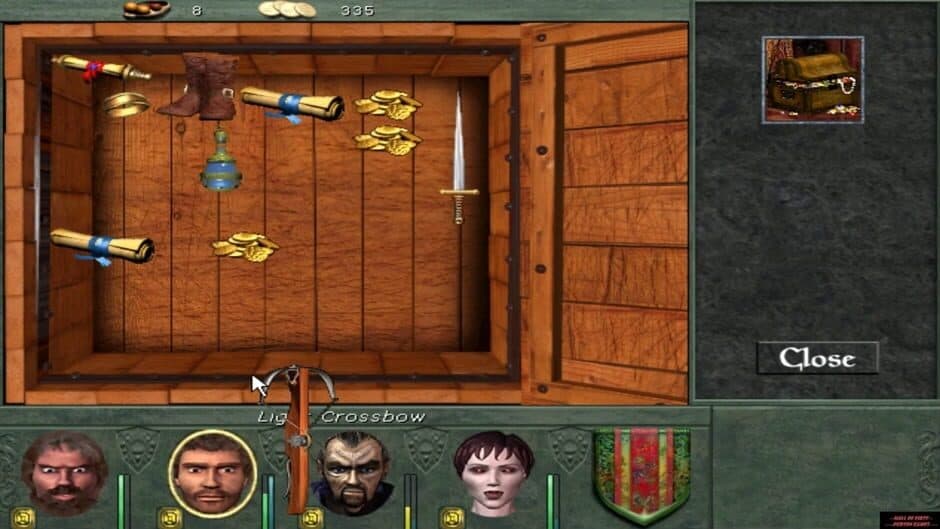This screenshot has height=529, width=940.
Task: Collect the gold pile below the potion
Action: 244,247
